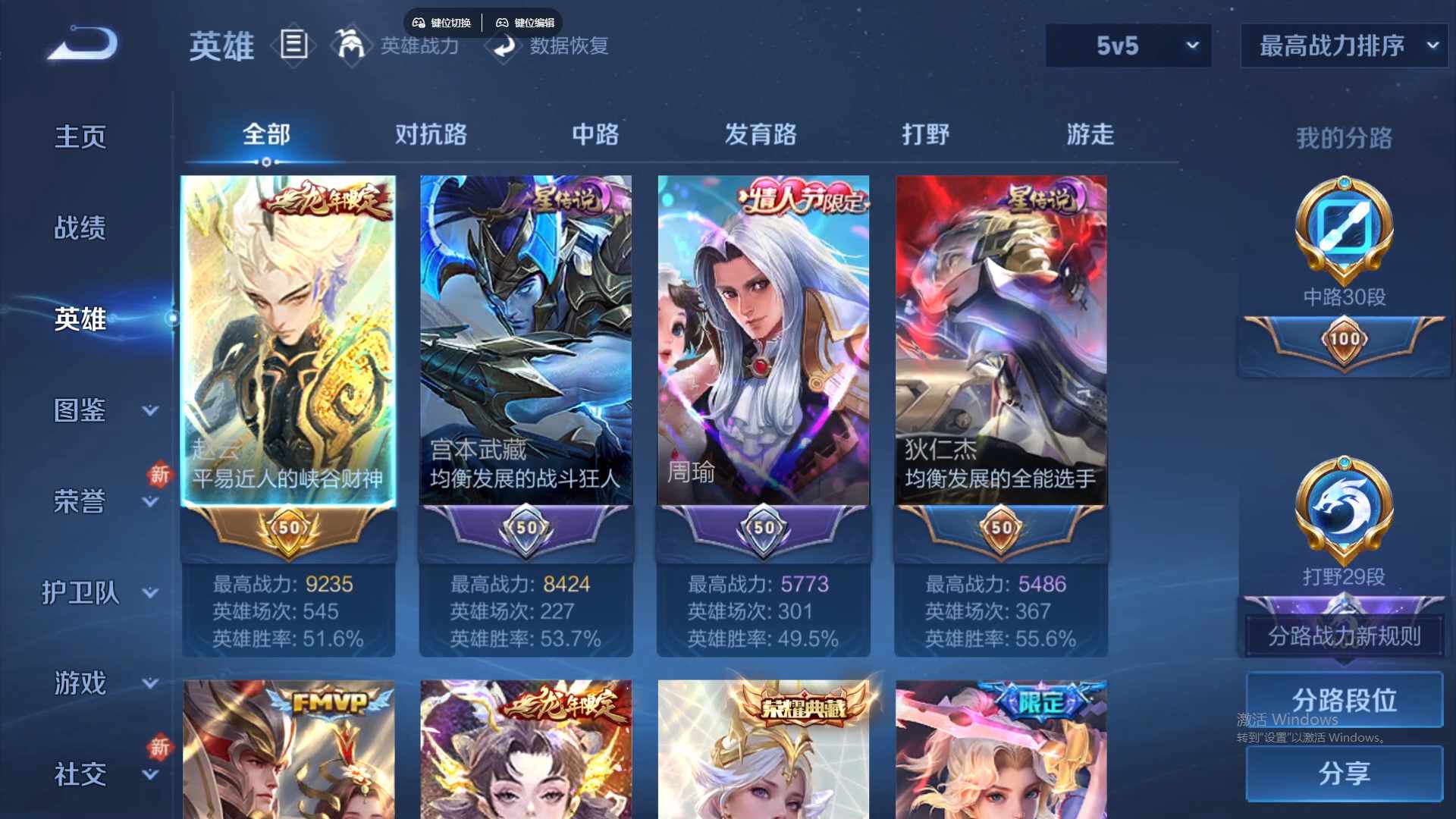Switch to the 打野 jungle tab
1456x819 pixels.
pos(927,134)
